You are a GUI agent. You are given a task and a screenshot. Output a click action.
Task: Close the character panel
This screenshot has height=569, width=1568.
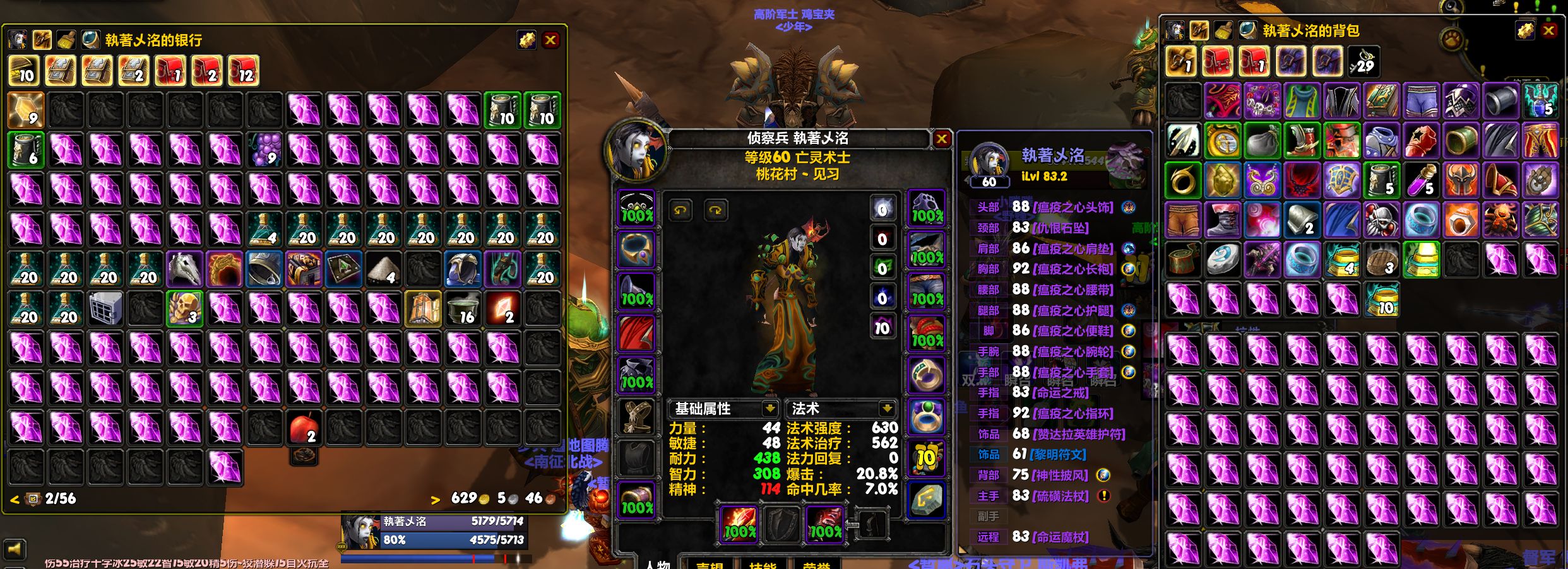[x=941, y=139]
